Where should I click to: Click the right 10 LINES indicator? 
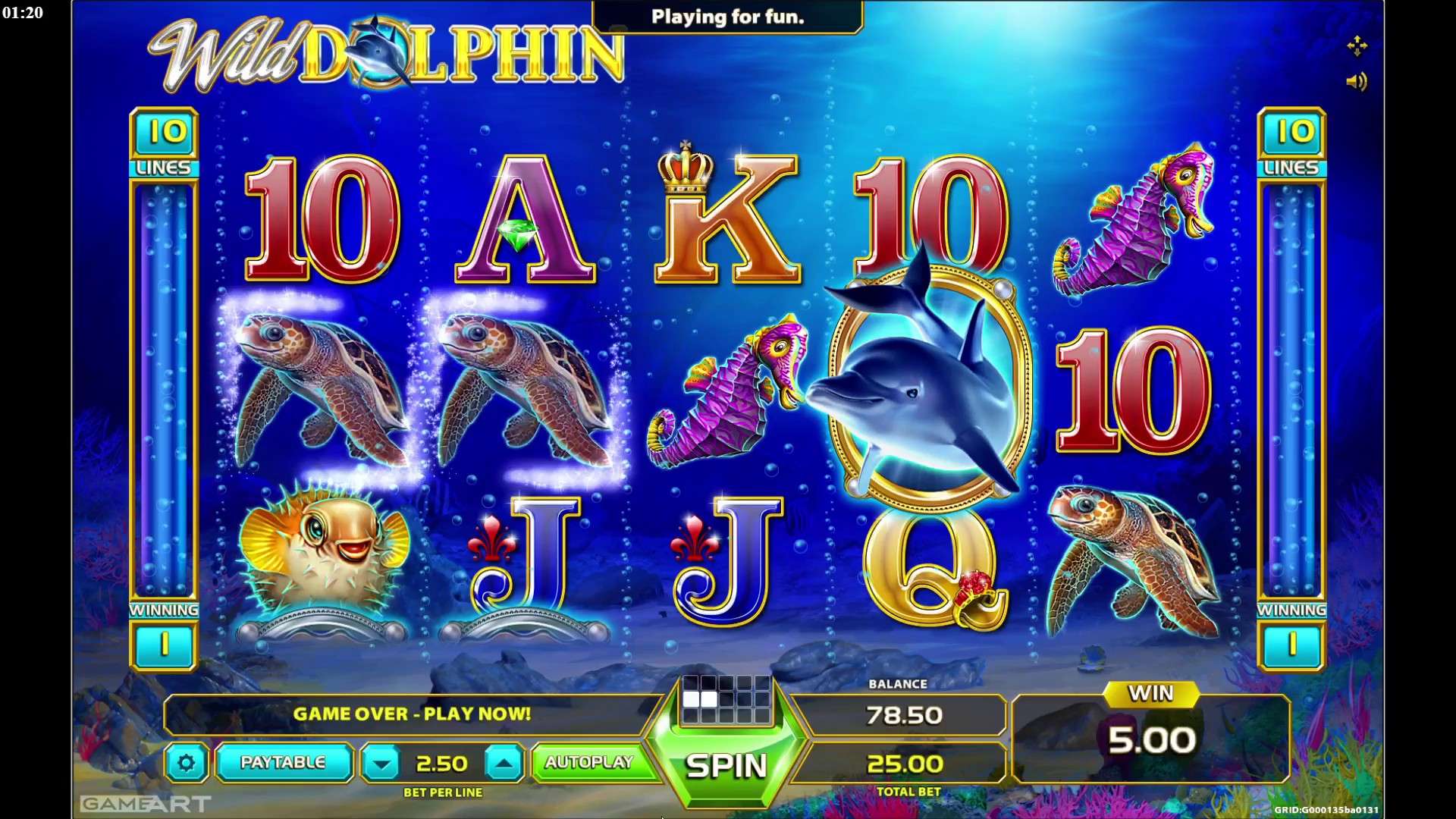click(x=1292, y=144)
